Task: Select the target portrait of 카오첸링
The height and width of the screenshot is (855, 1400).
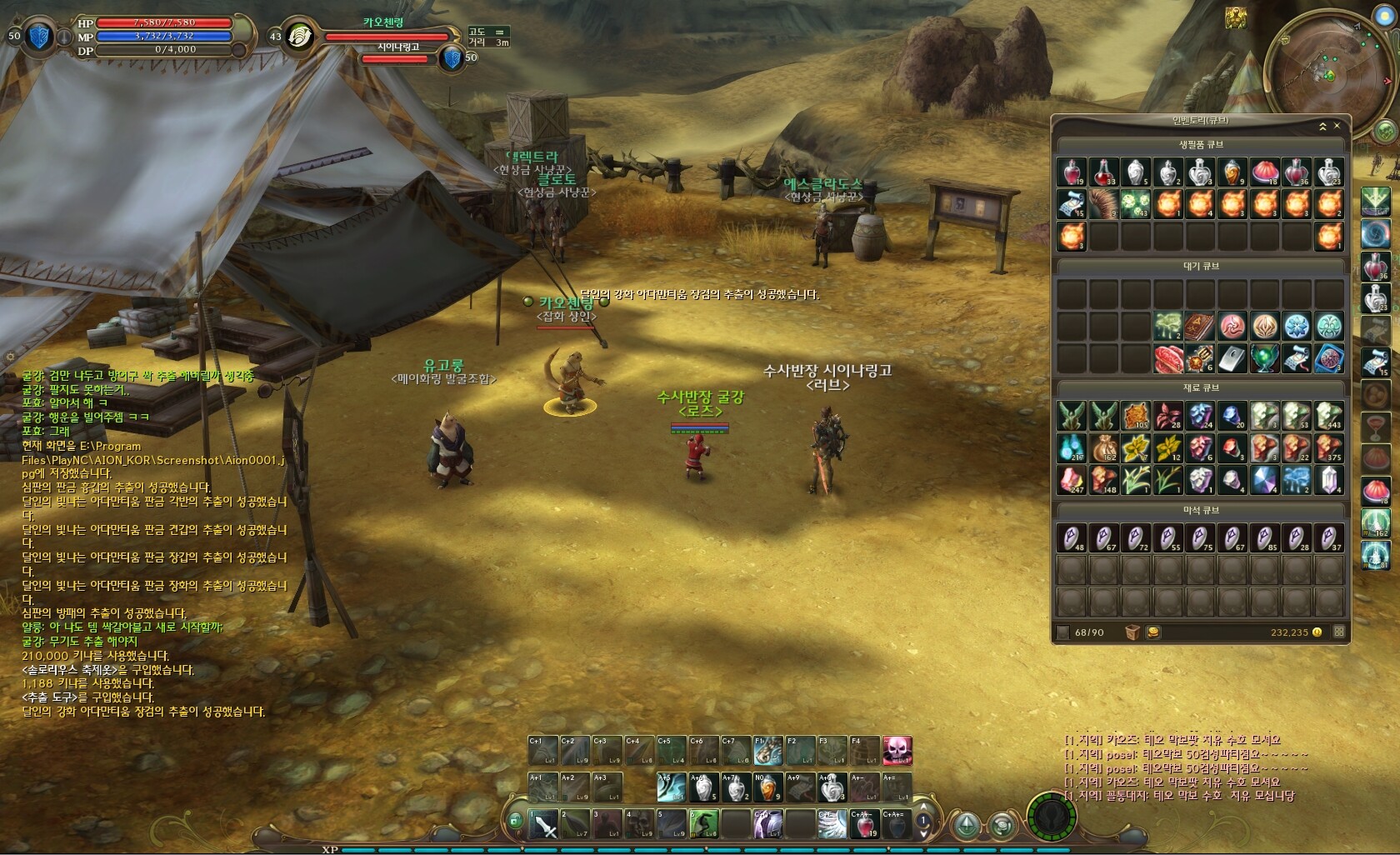Action: tap(297, 36)
